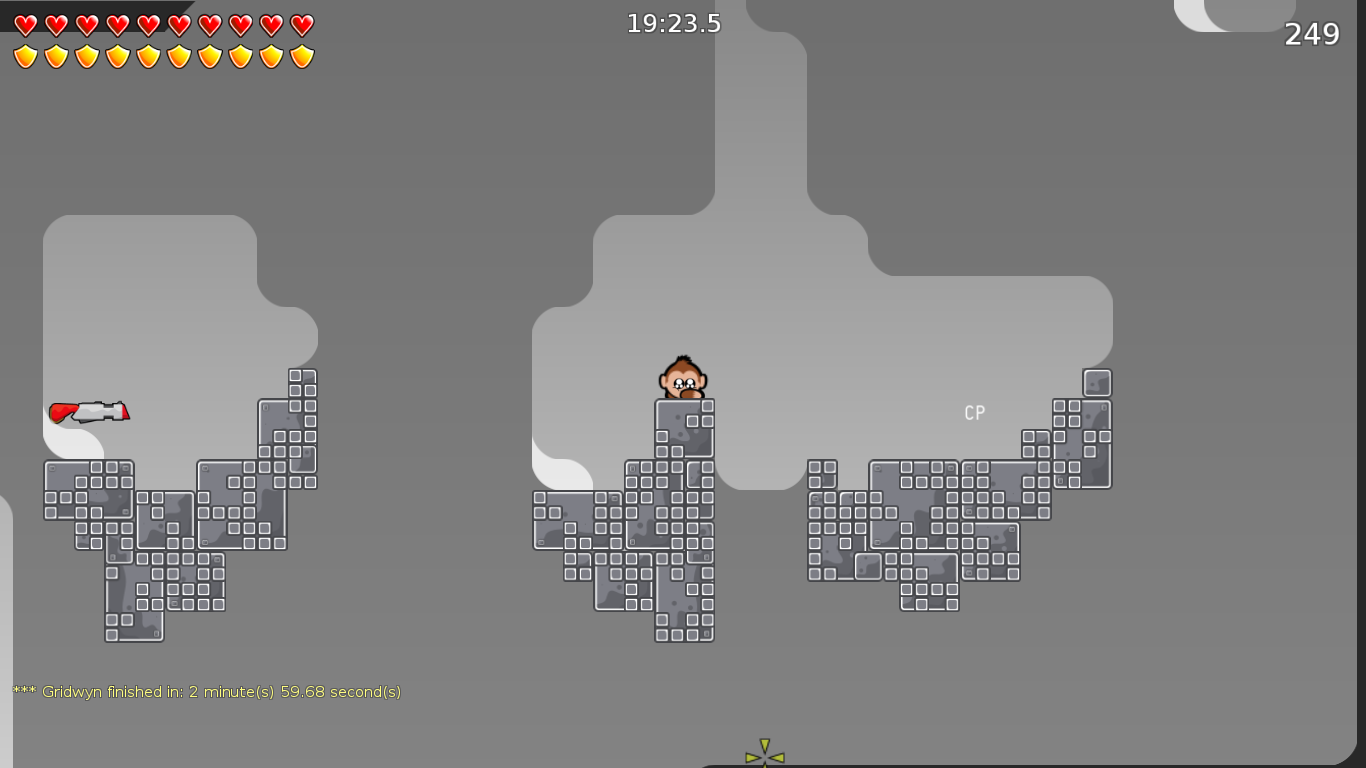
Task: Click the monkey player character
Action: [684, 377]
